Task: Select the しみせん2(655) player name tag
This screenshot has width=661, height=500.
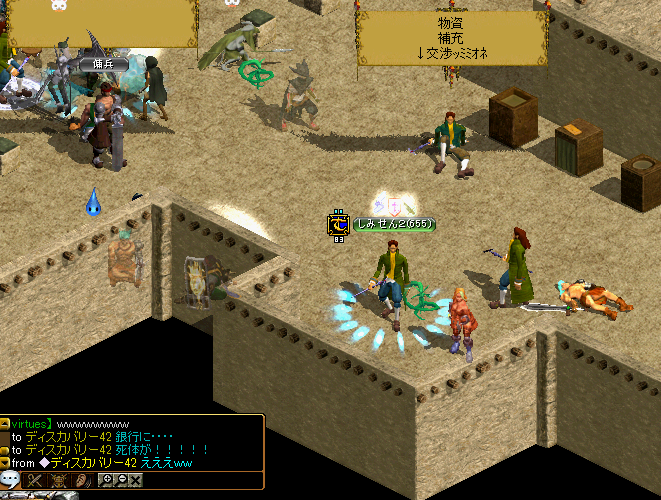Action: pyautogui.click(x=394, y=224)
